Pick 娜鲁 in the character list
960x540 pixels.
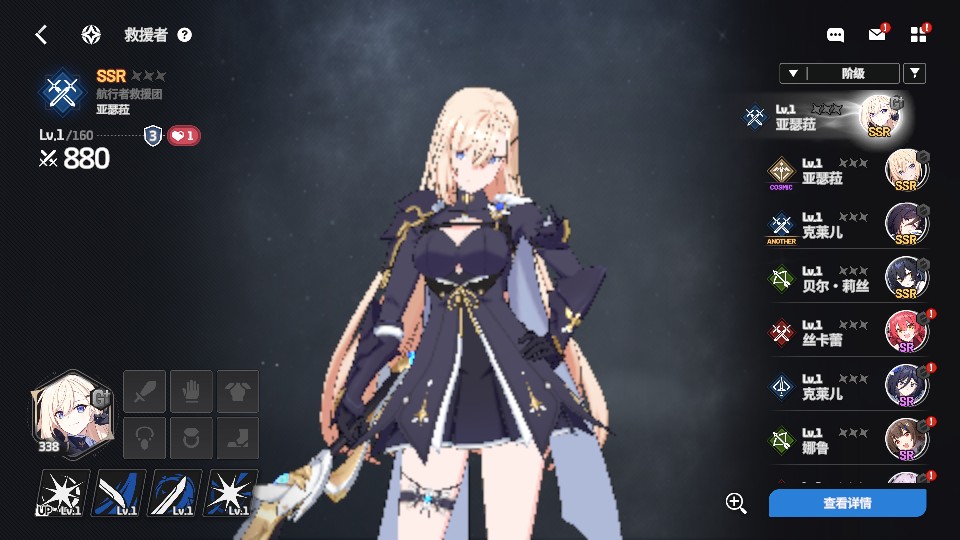(x=846, y=441)
